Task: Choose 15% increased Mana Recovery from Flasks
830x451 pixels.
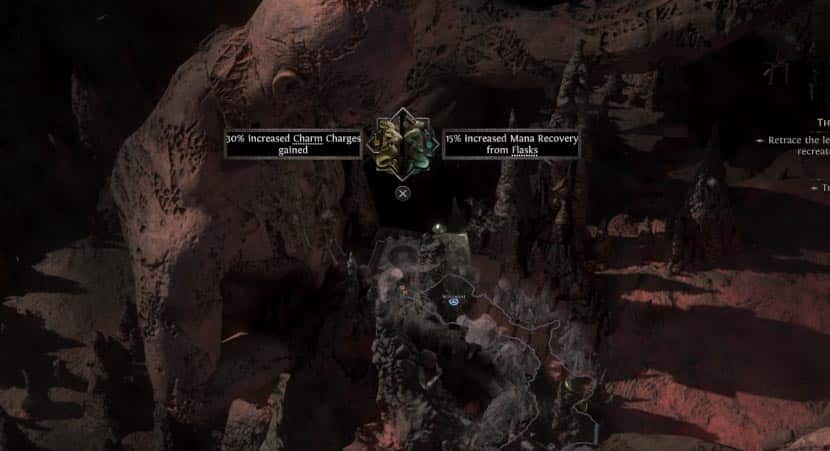Action: (511, 144)
